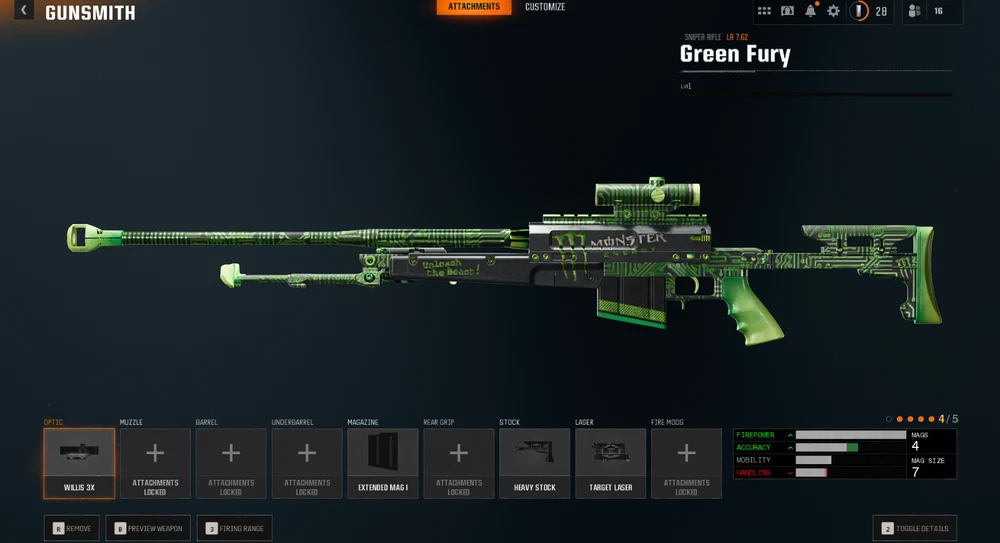Click the Remove button
Image resolution: width=1000 pixels, height=543 pixels.
[72, 528]
